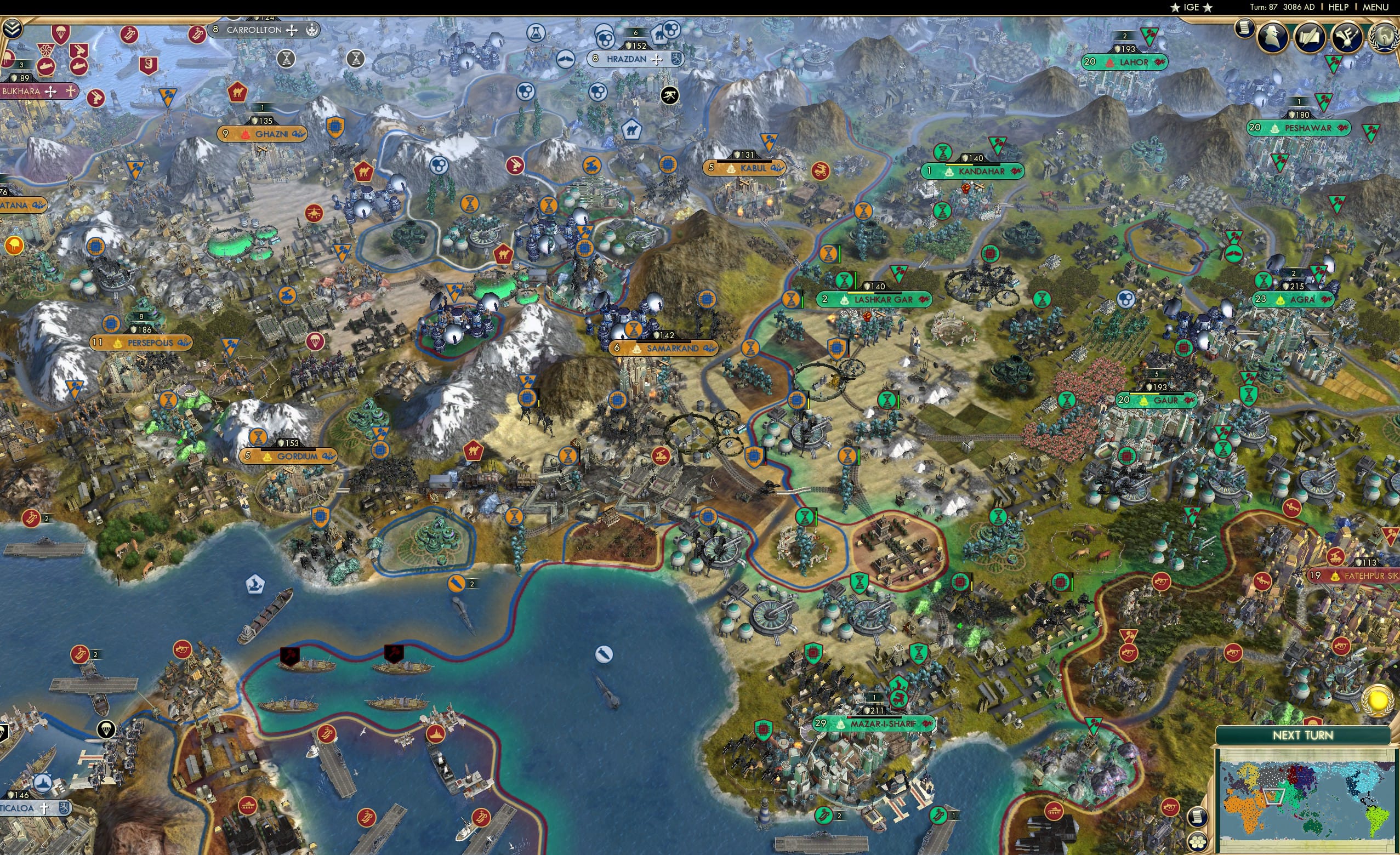Open the Culture overview icon
This screenshot has width=1400, height=855.
pyautogui.click(x=1347, y=38)
